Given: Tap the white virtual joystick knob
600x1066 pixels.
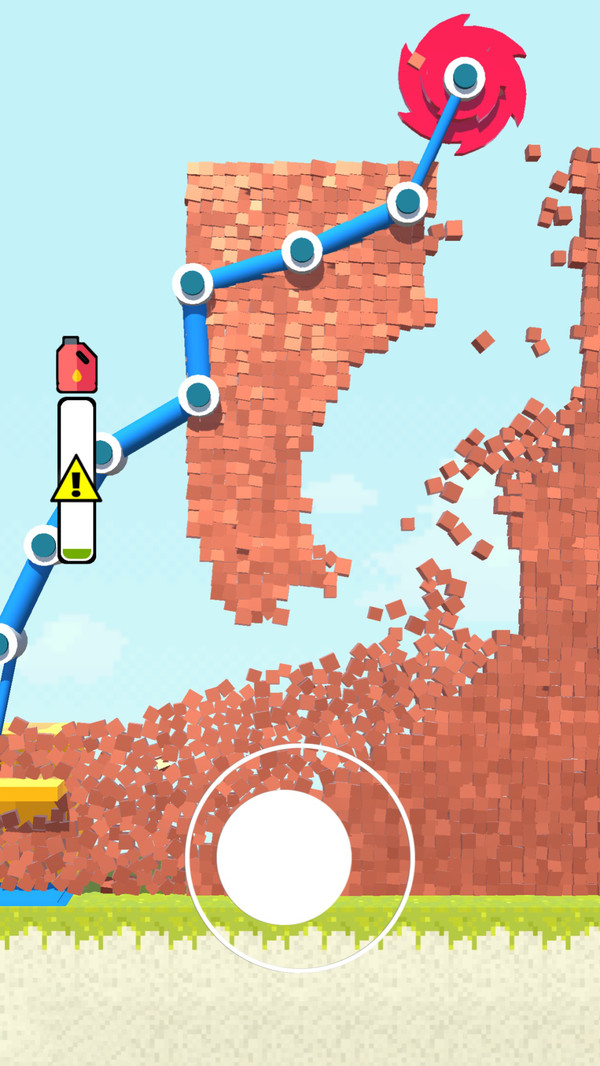Looking at the screenshot, I should tap(284, 857).
